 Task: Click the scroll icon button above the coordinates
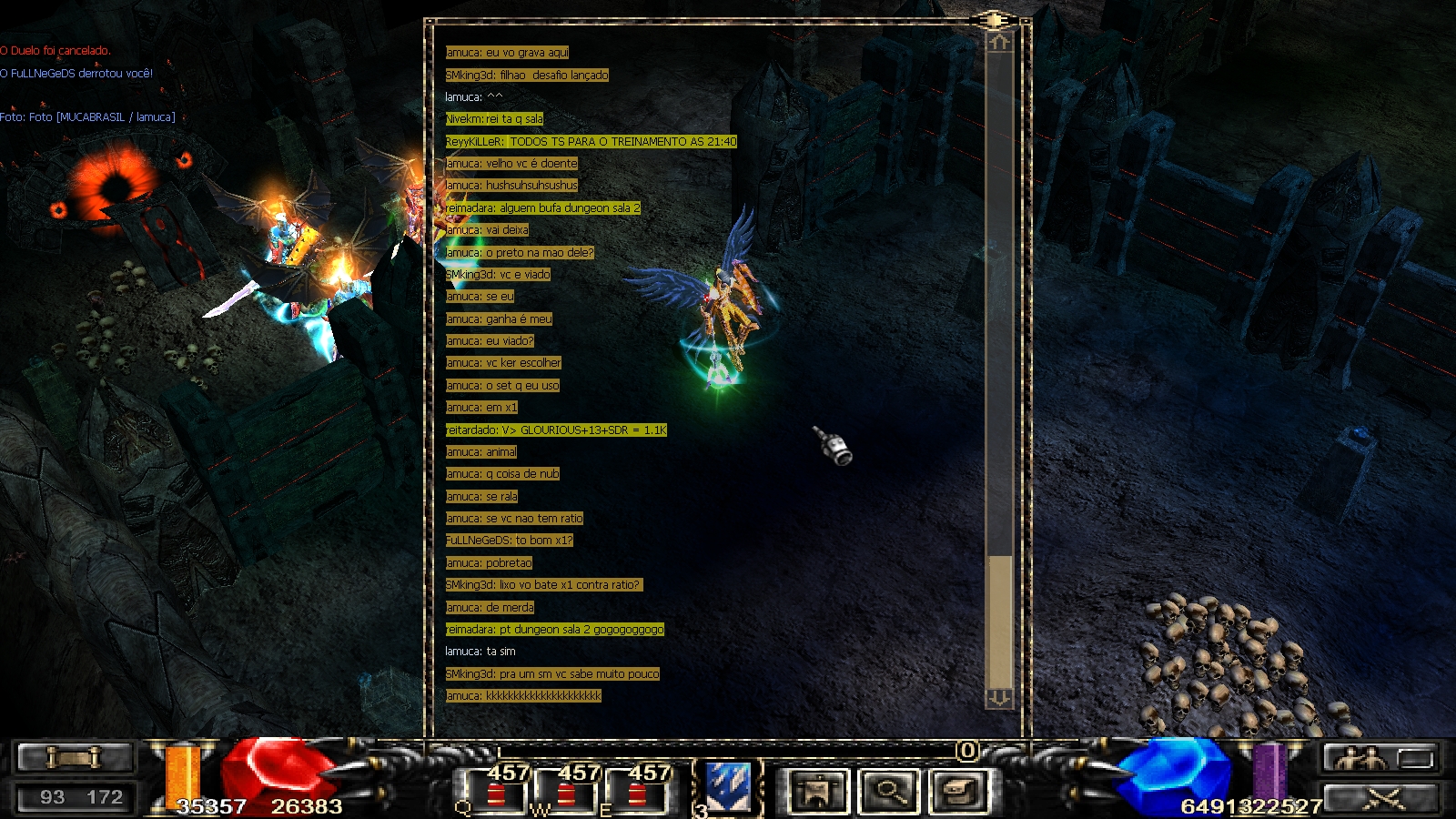point(76,757)
